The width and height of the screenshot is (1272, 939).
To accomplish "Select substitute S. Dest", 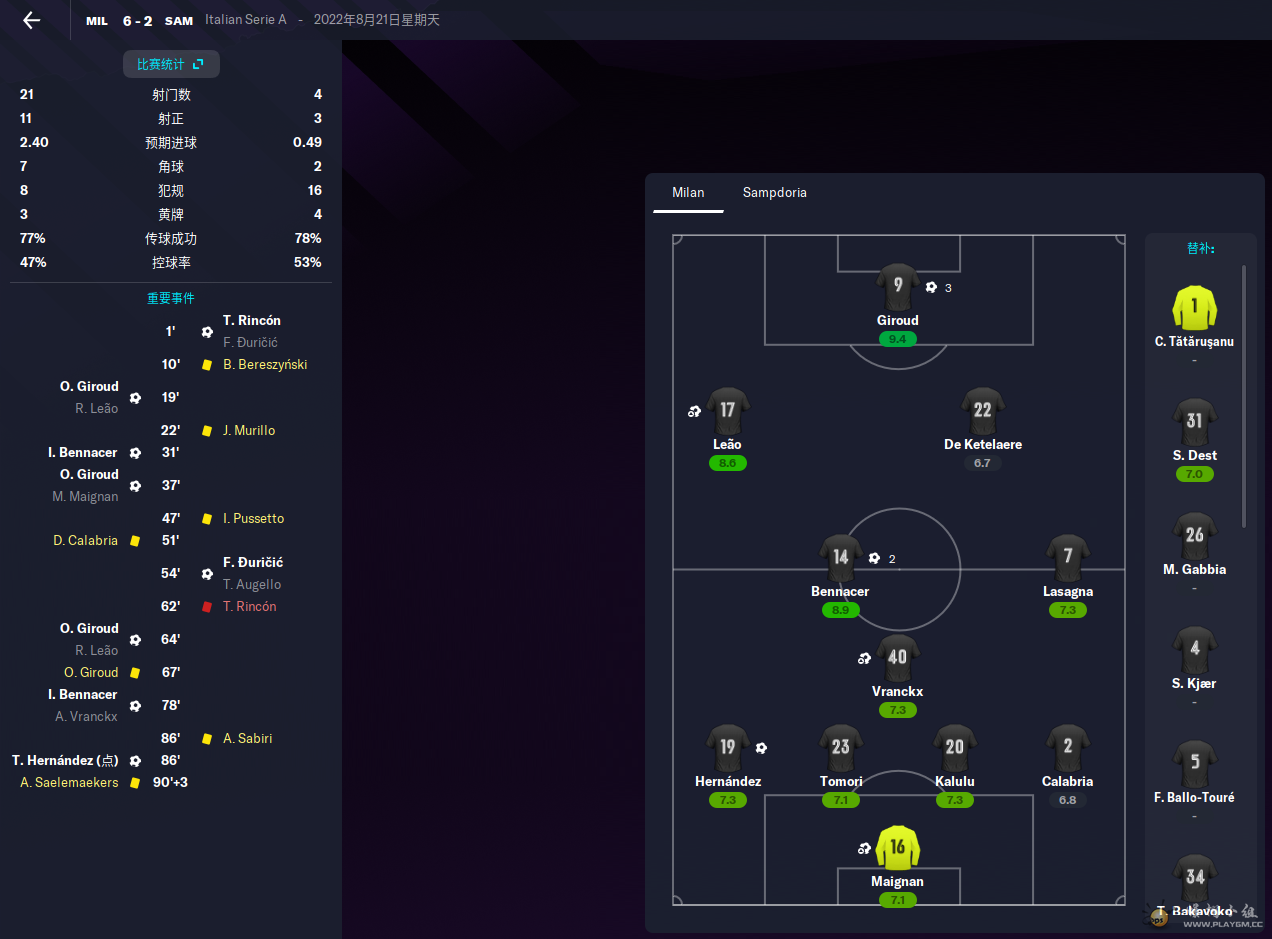I will click(1194, 423).
